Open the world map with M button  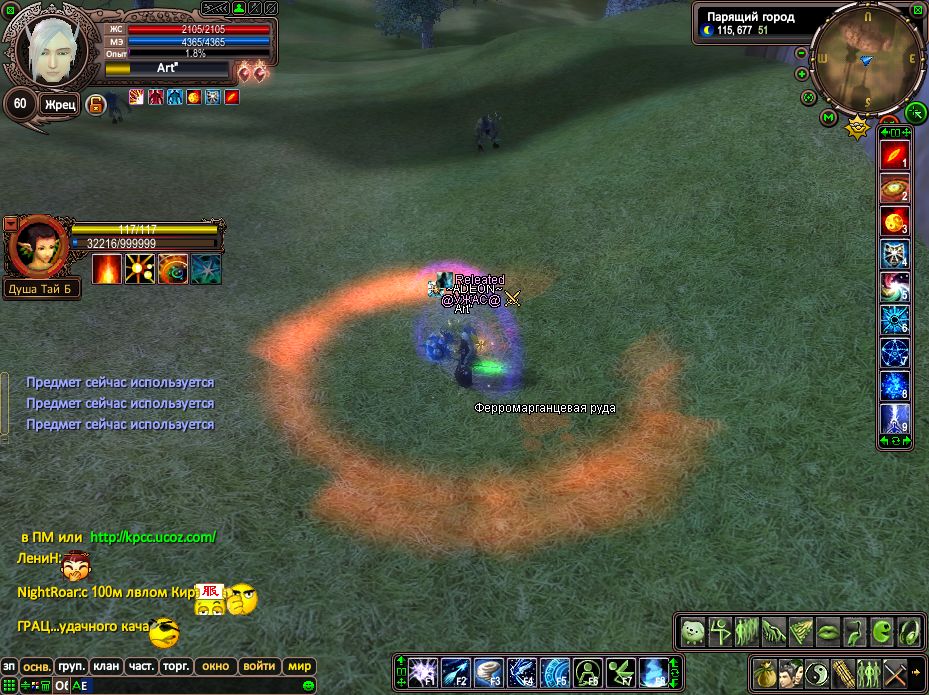(828, 118)
